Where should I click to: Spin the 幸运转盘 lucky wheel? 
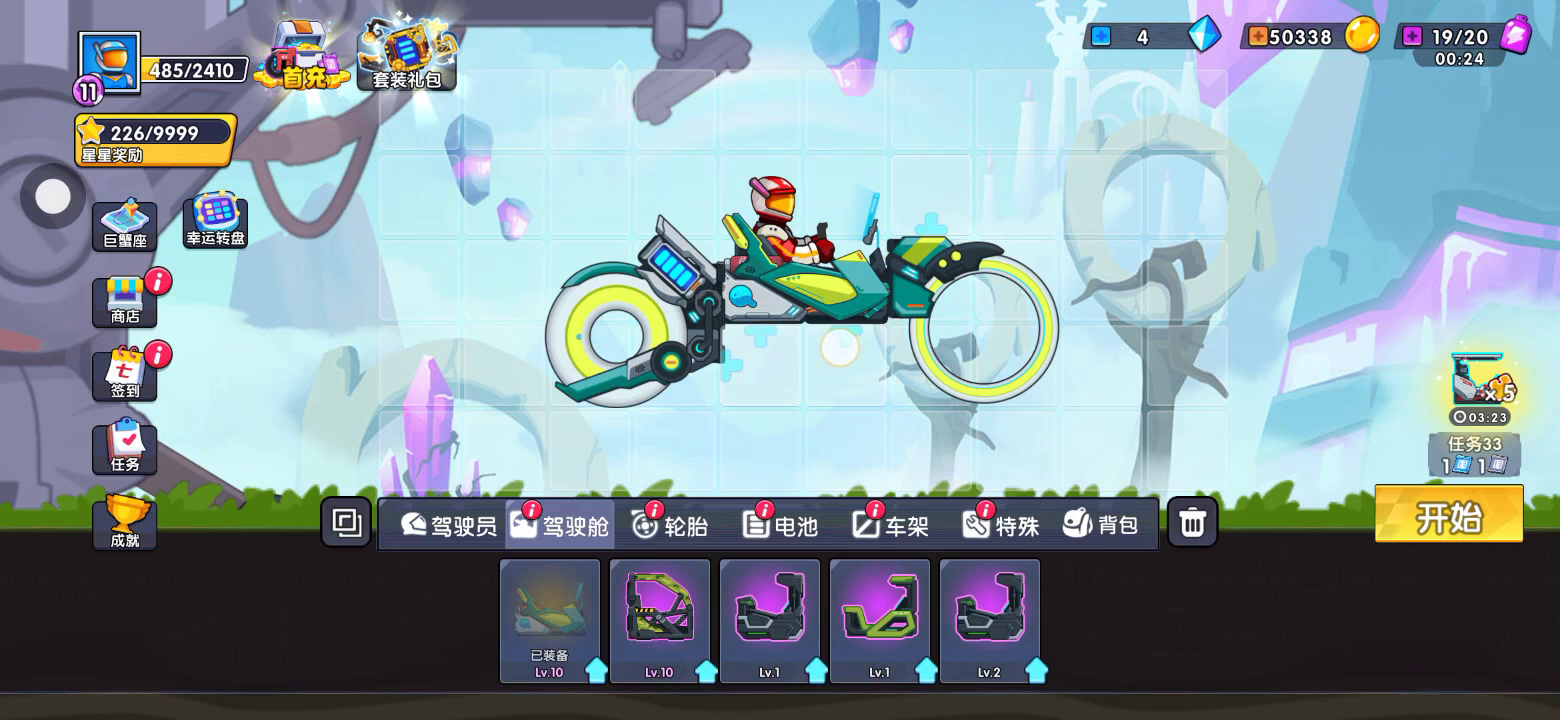pos(215,221)
